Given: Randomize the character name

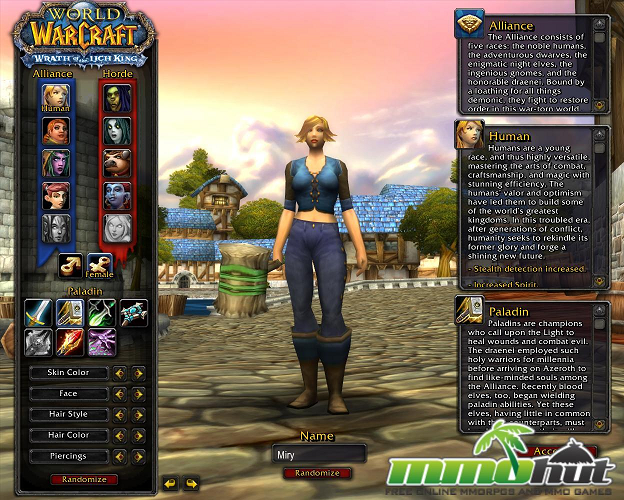Looking at the screenshot, I should (318, 472).
